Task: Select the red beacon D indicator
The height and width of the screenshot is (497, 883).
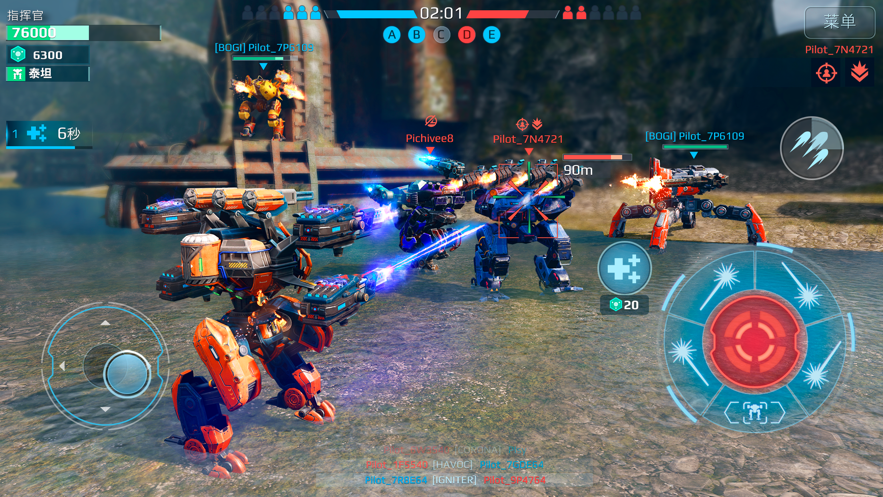Action: pos(467,35)
